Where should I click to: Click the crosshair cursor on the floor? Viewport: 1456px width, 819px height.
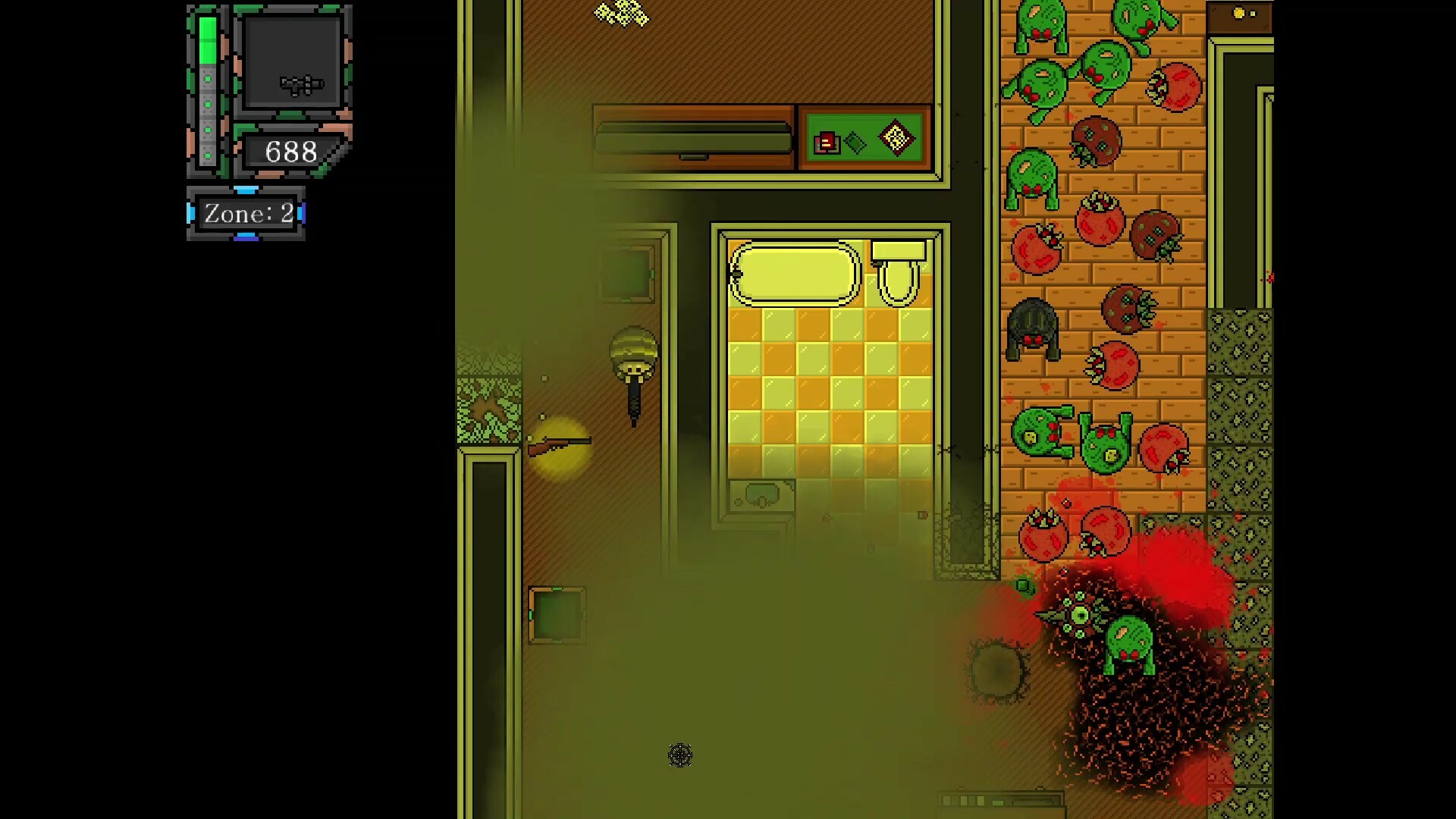(680, 755)
